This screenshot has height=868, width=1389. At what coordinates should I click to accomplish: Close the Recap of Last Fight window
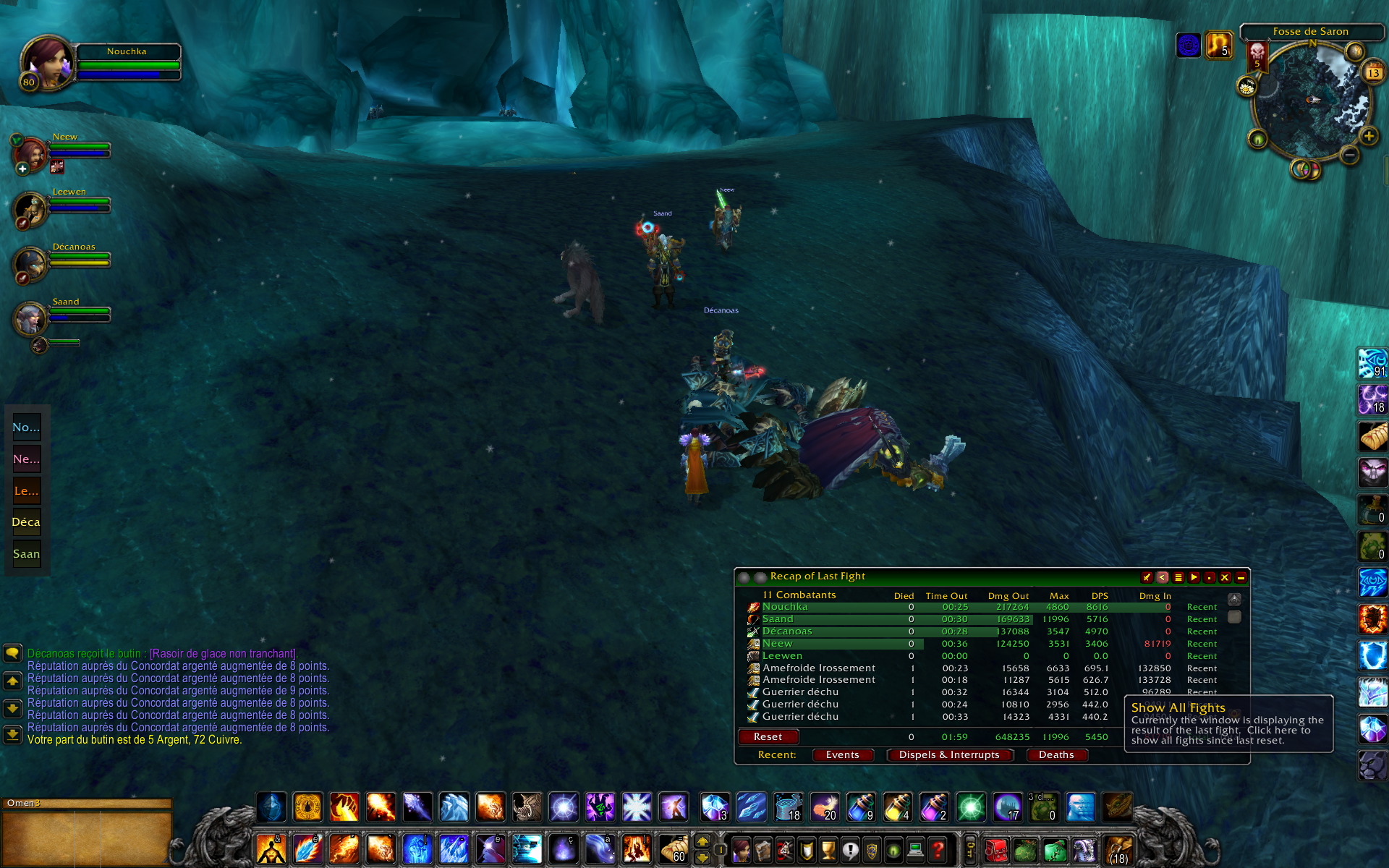click(1225, 577)
